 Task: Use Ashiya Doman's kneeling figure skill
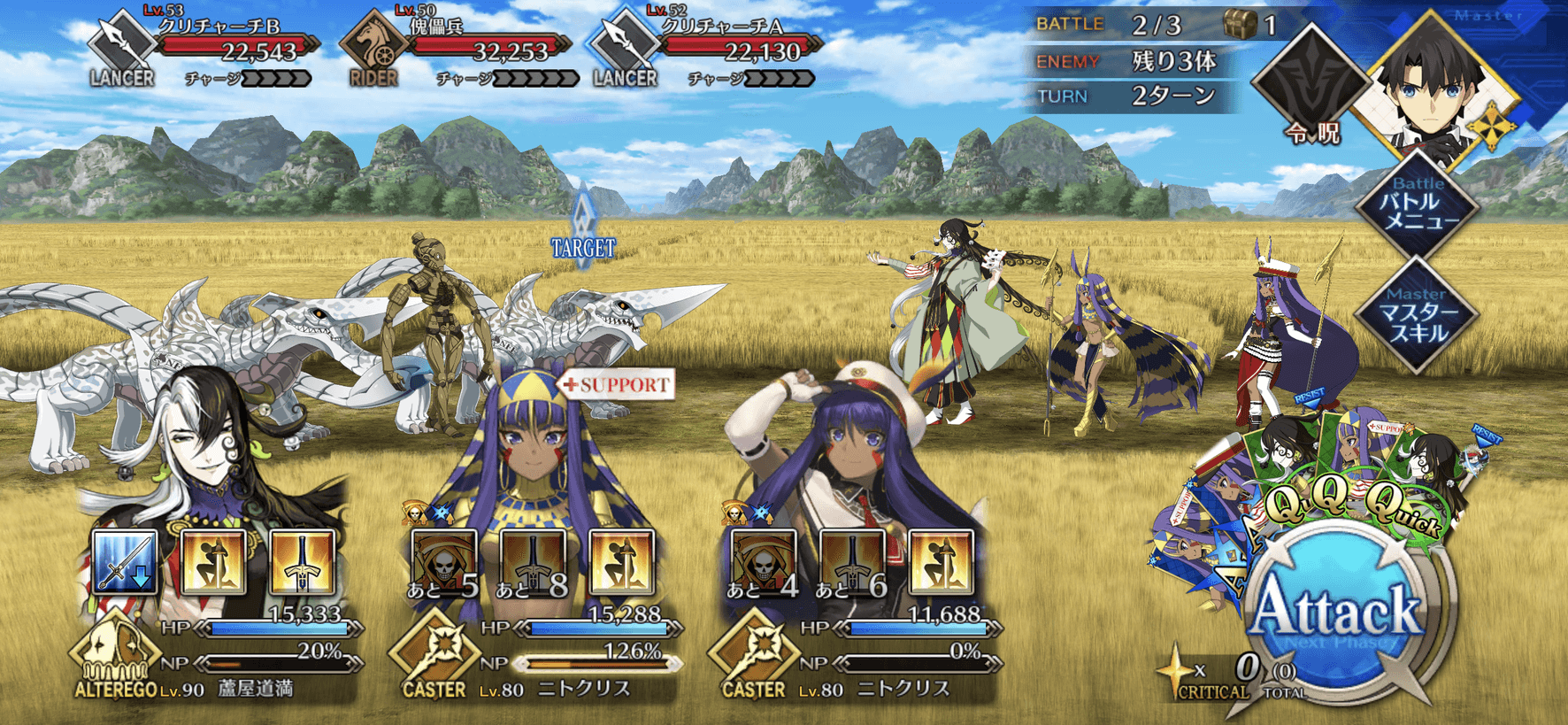click(x=213, y=562)
